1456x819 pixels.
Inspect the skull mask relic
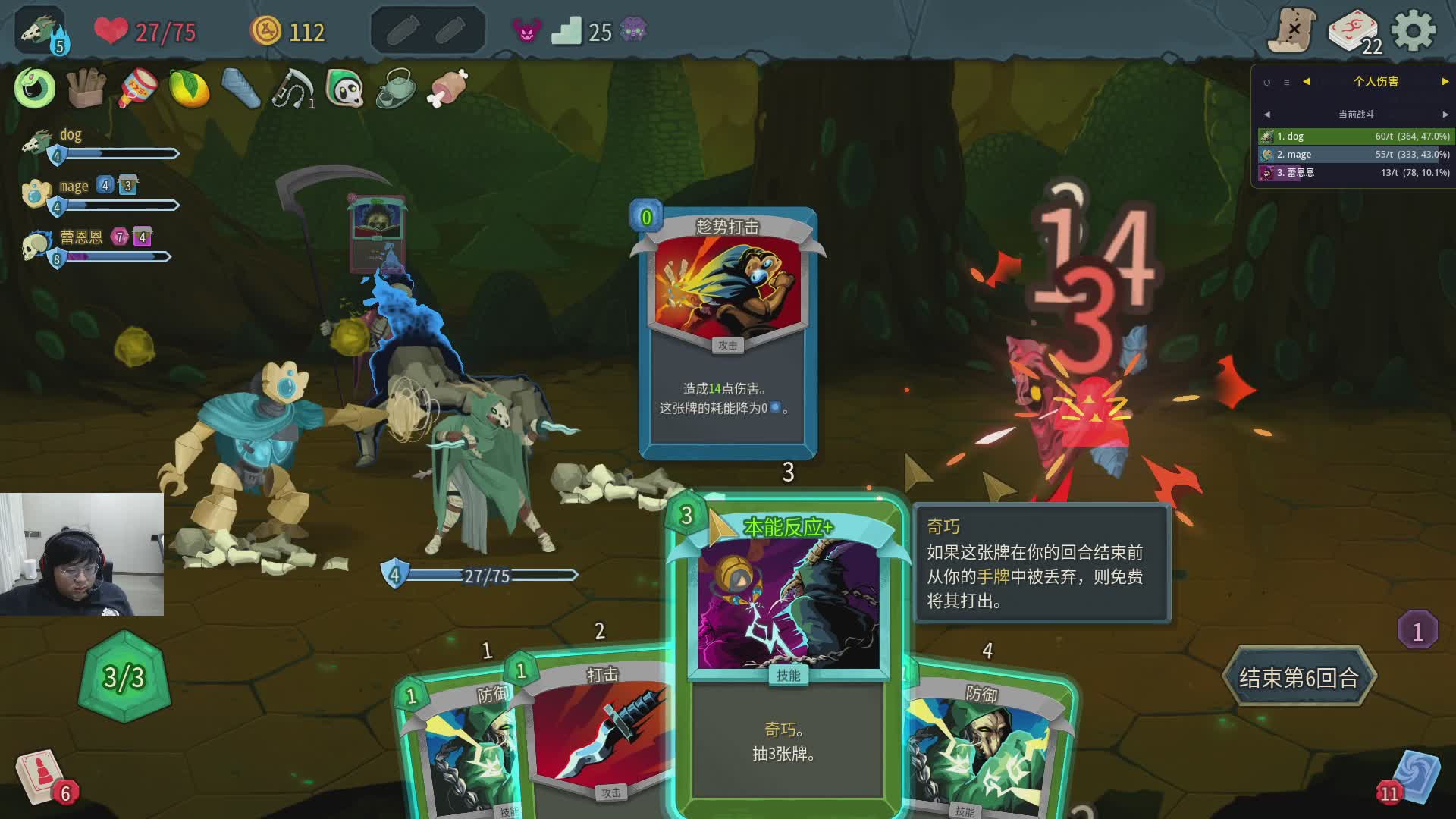[x=344, y=89]
